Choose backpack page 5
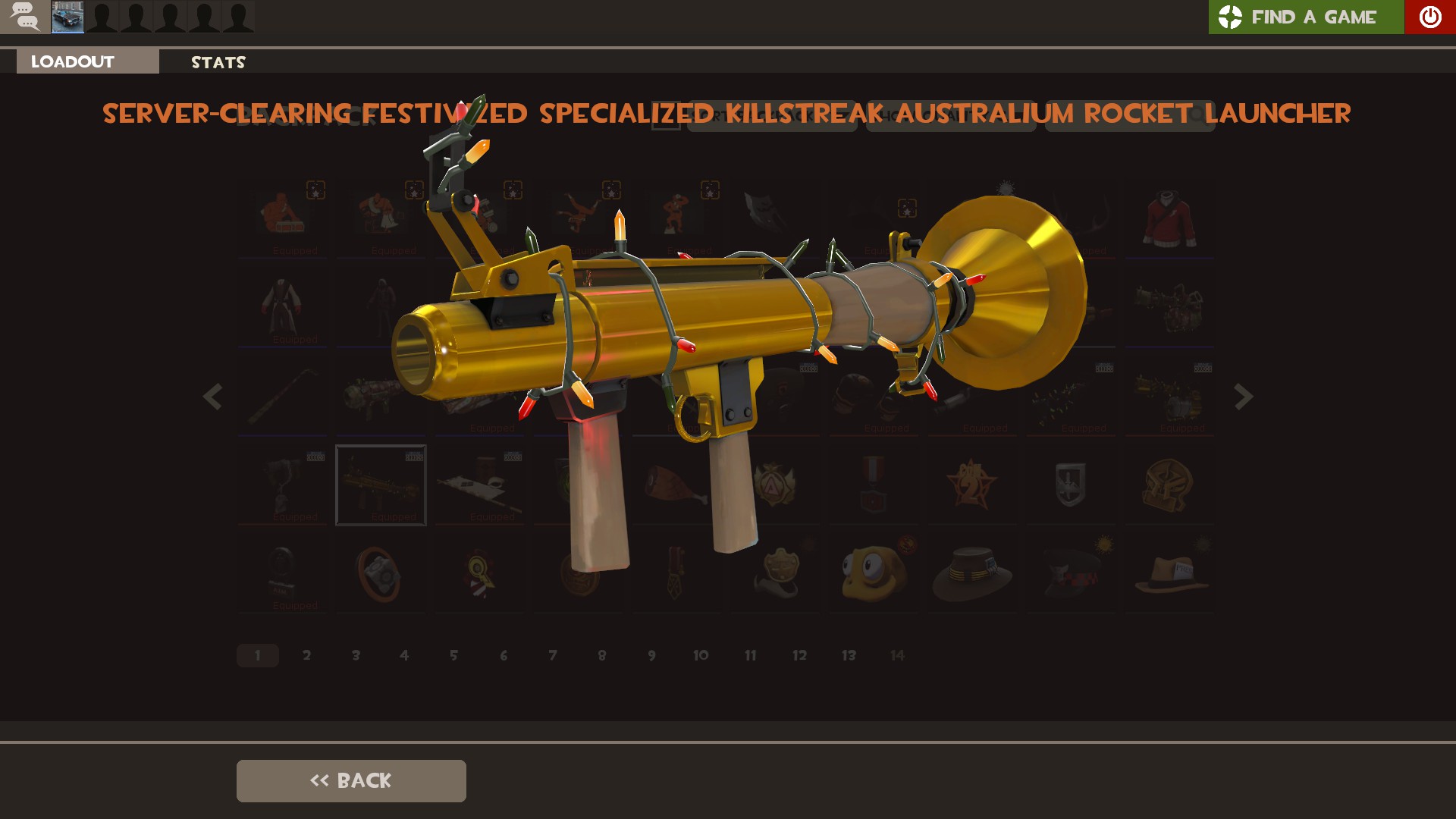1456x819 pixels. [453, 655]
